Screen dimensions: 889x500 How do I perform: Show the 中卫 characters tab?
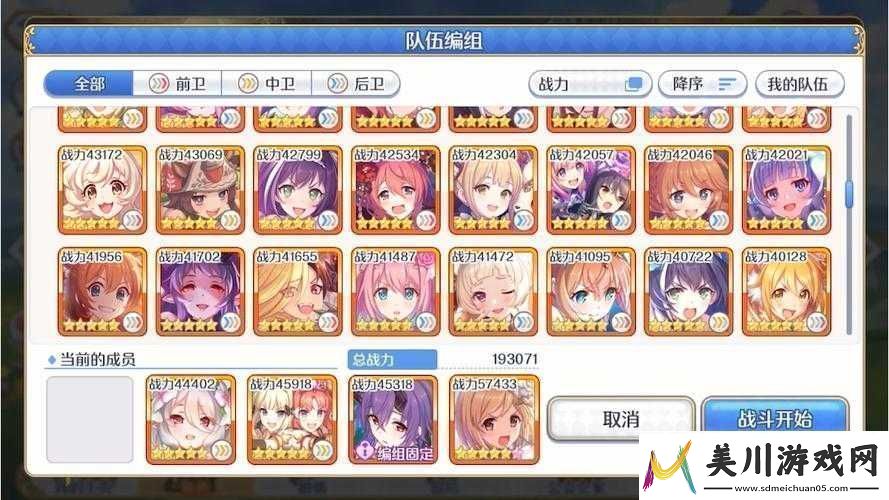pos(267,84)
